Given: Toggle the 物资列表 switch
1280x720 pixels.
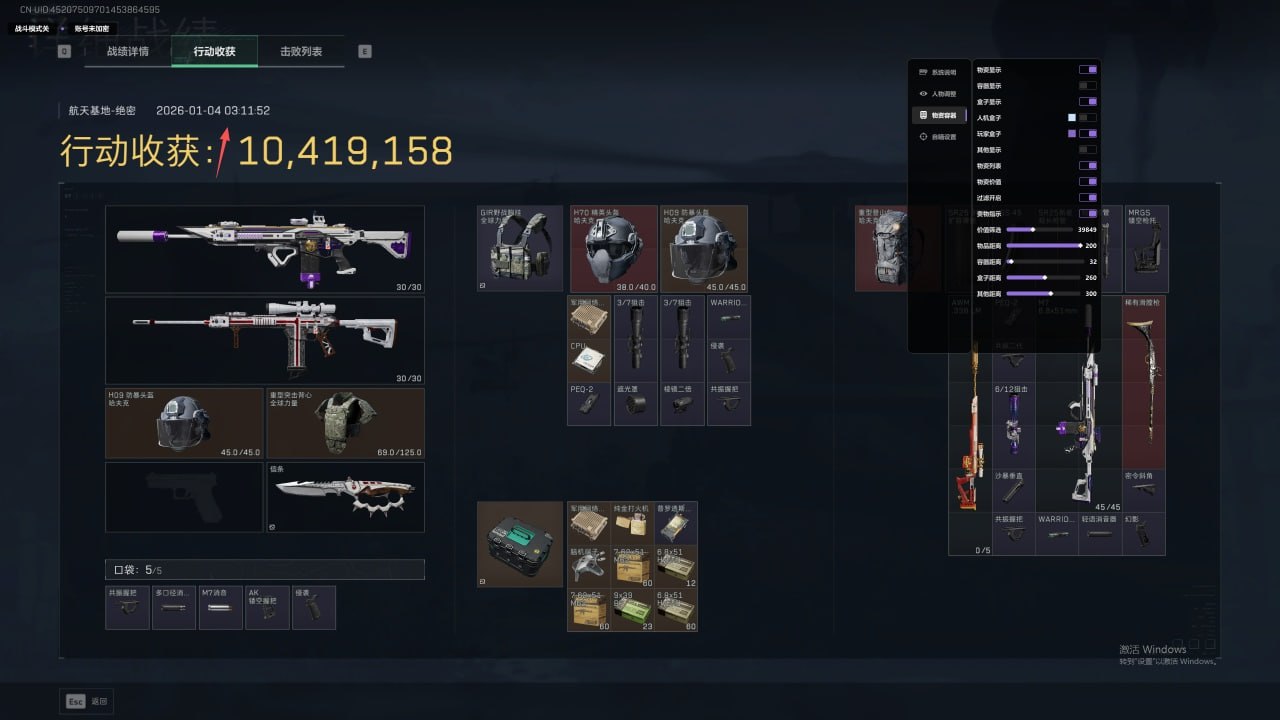Looking at the screenshot, I should [x=1087, y=166].
